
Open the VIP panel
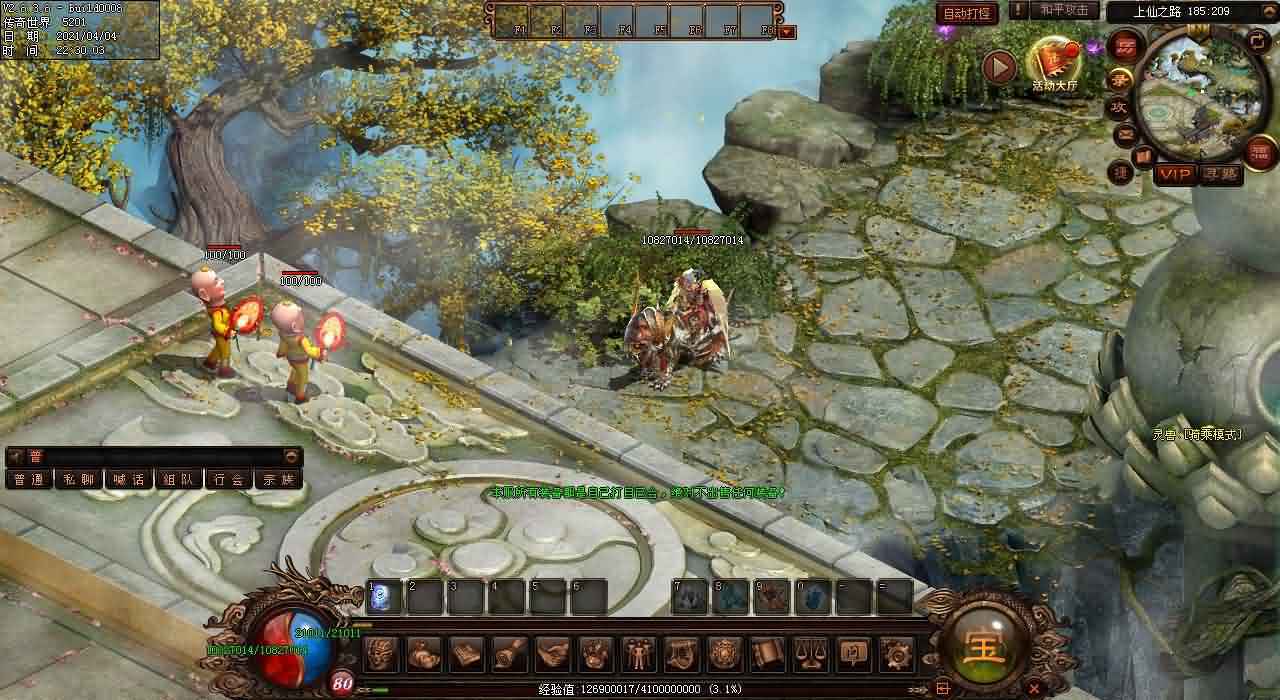click(1174, 174)
